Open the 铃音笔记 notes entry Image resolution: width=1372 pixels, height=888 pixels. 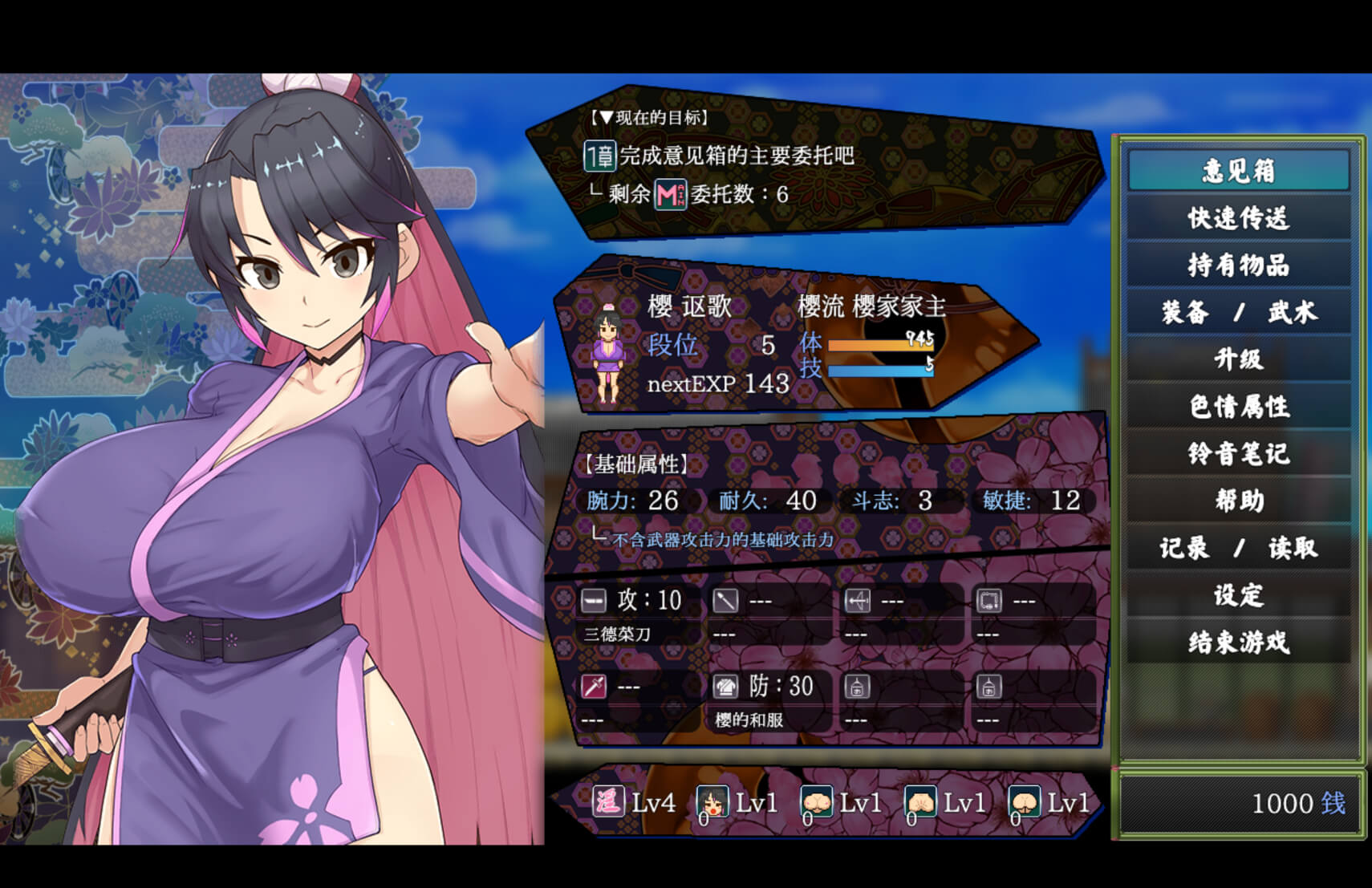1238,453
